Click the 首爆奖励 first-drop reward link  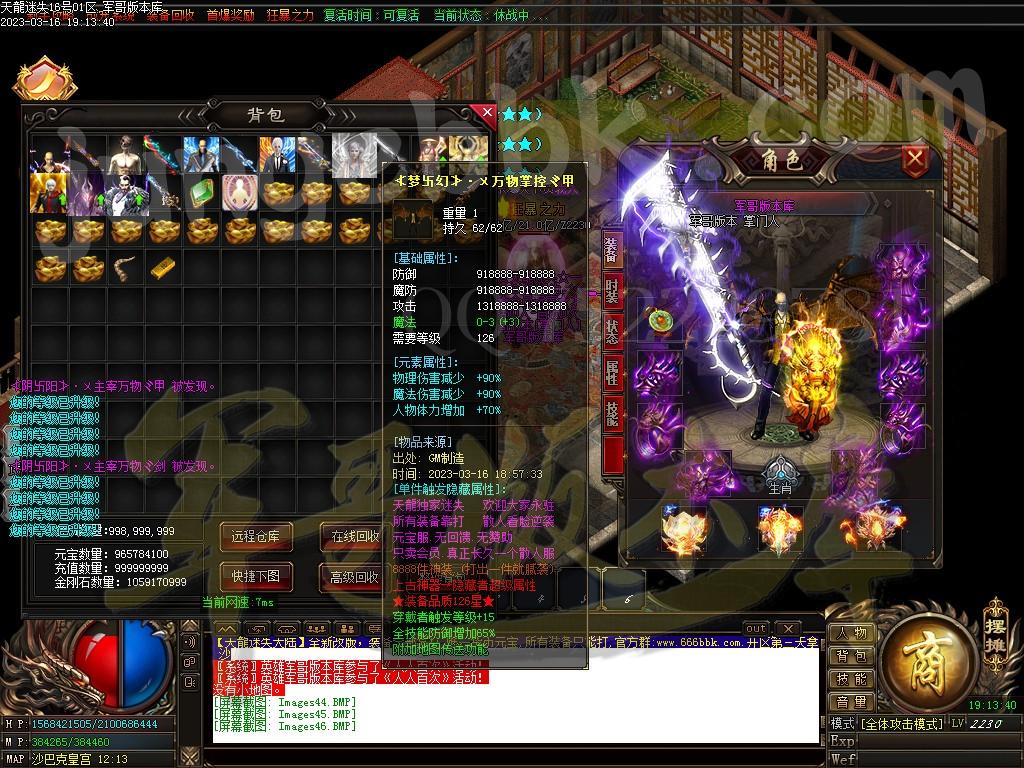[230, 16]
